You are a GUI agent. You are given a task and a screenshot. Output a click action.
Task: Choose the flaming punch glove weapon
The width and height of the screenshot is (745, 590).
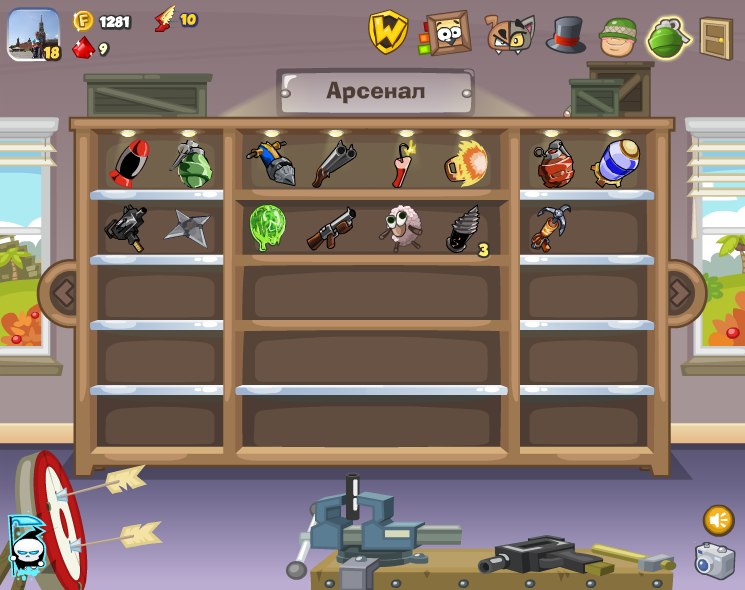coord(465,163)
